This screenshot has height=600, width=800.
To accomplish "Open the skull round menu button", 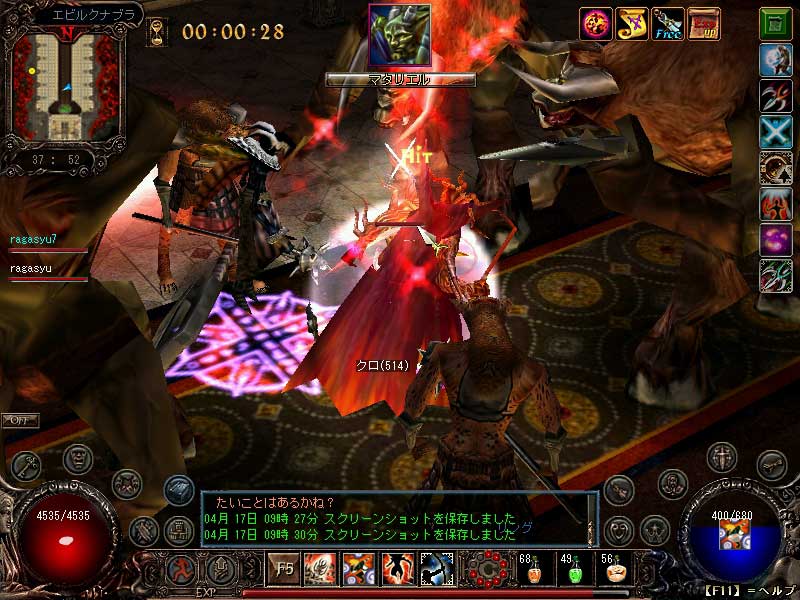I will click(x=78, y=457).
